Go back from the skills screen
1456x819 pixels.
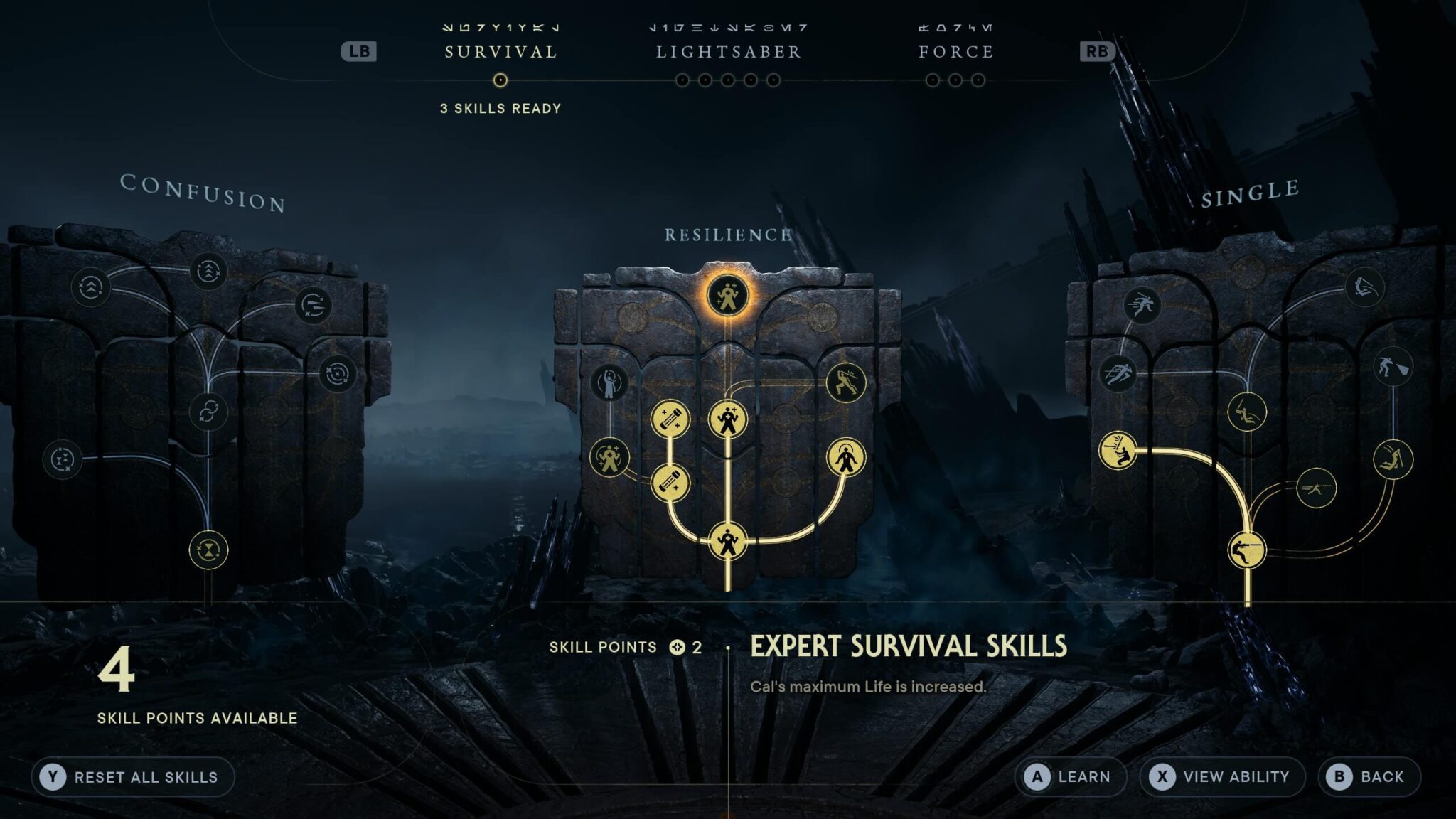point(1369,777)
